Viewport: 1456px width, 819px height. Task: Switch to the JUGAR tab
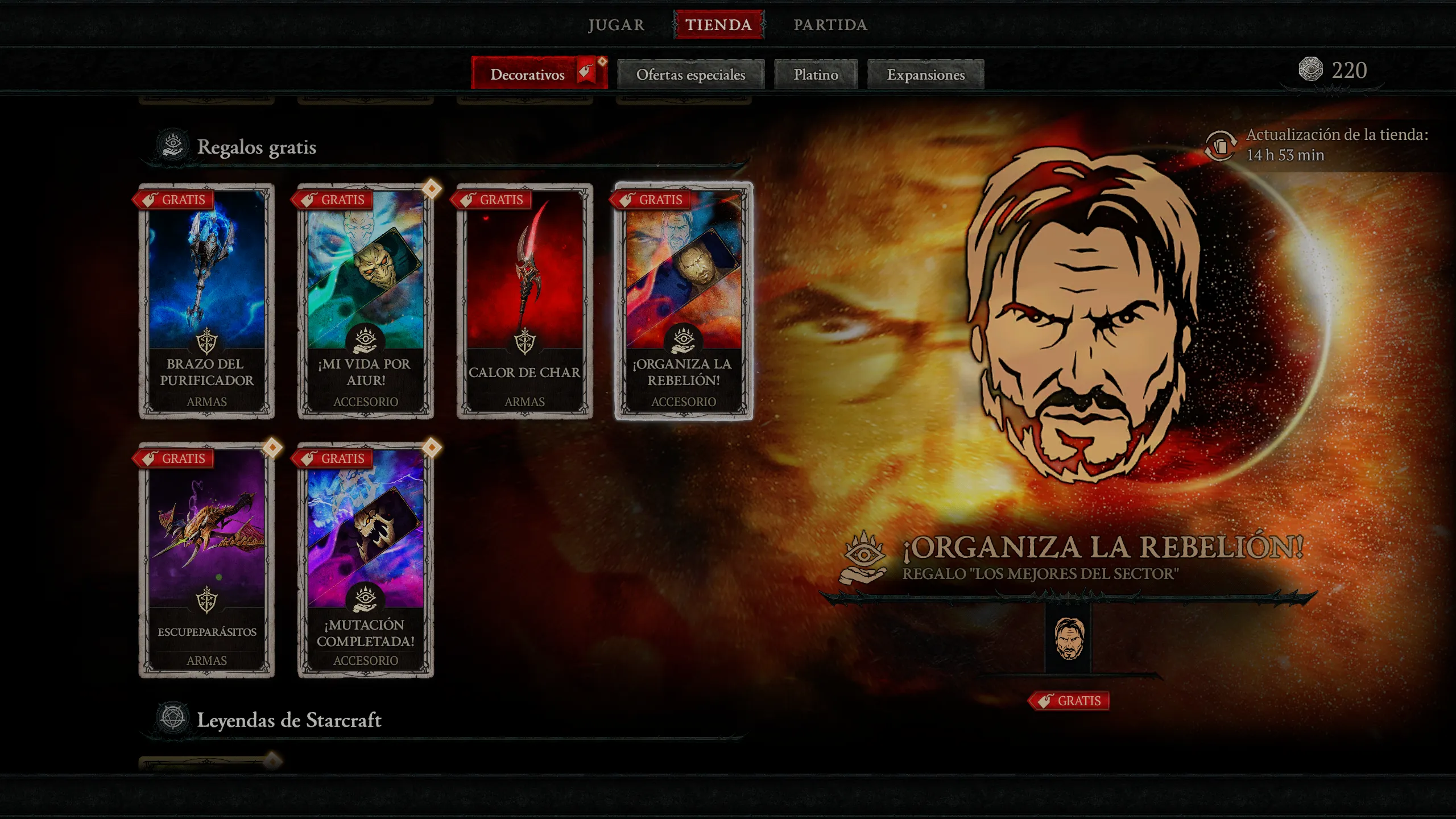616,25
